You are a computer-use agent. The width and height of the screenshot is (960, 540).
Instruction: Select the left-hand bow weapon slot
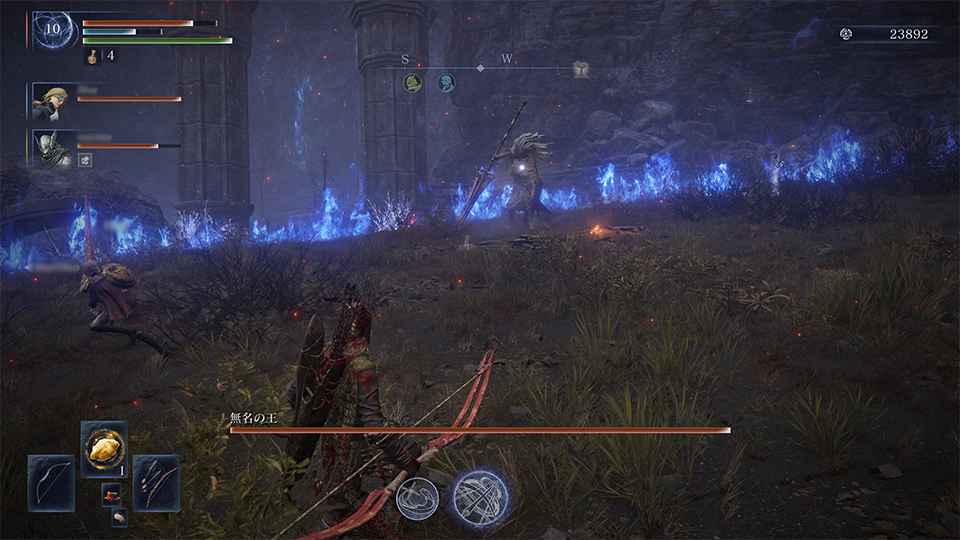coord(51,483)
